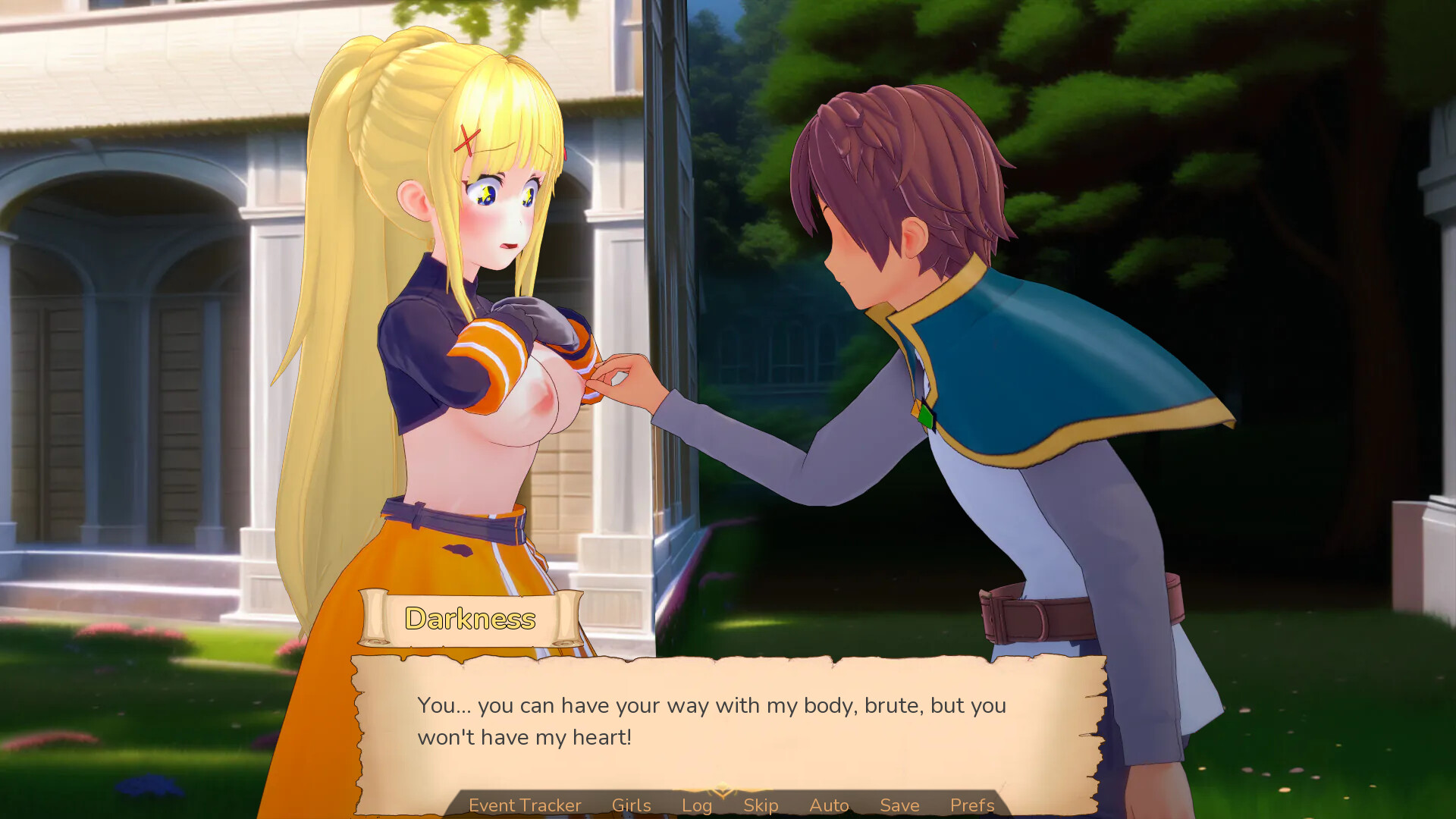Open the Girls gallery
The height and width of the screenshot is (819, 1456).
tap(632, 805)
